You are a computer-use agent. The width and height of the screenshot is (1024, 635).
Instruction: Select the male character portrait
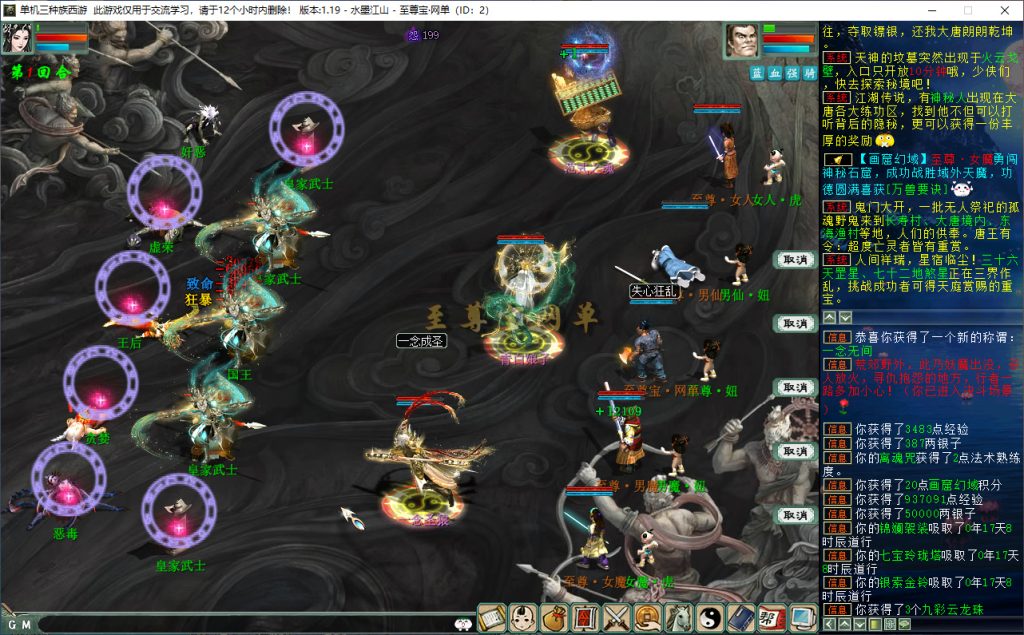(741, 41)
